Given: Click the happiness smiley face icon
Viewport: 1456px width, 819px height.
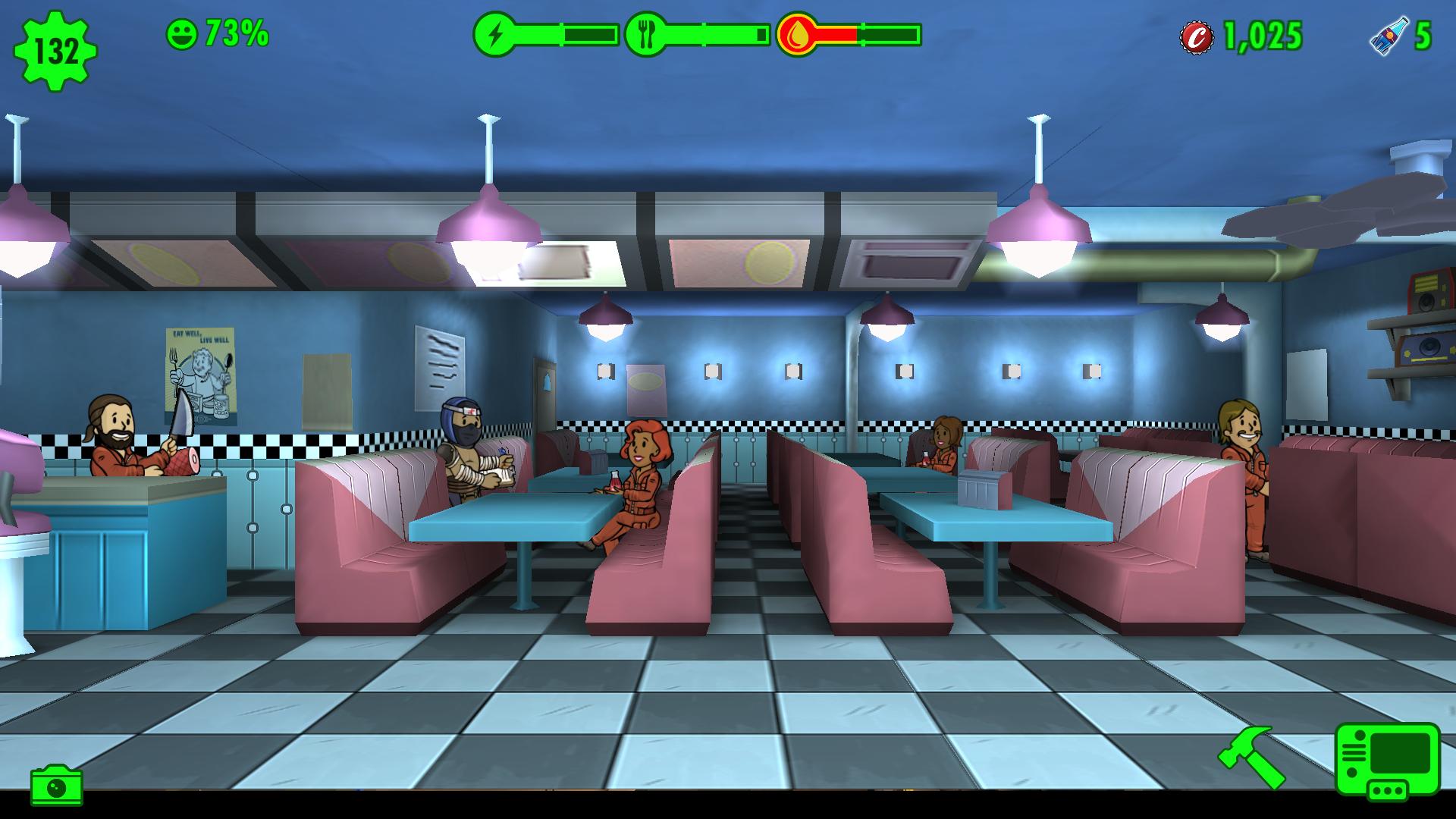Looking at the screenshot, I should tap(182, 33).
